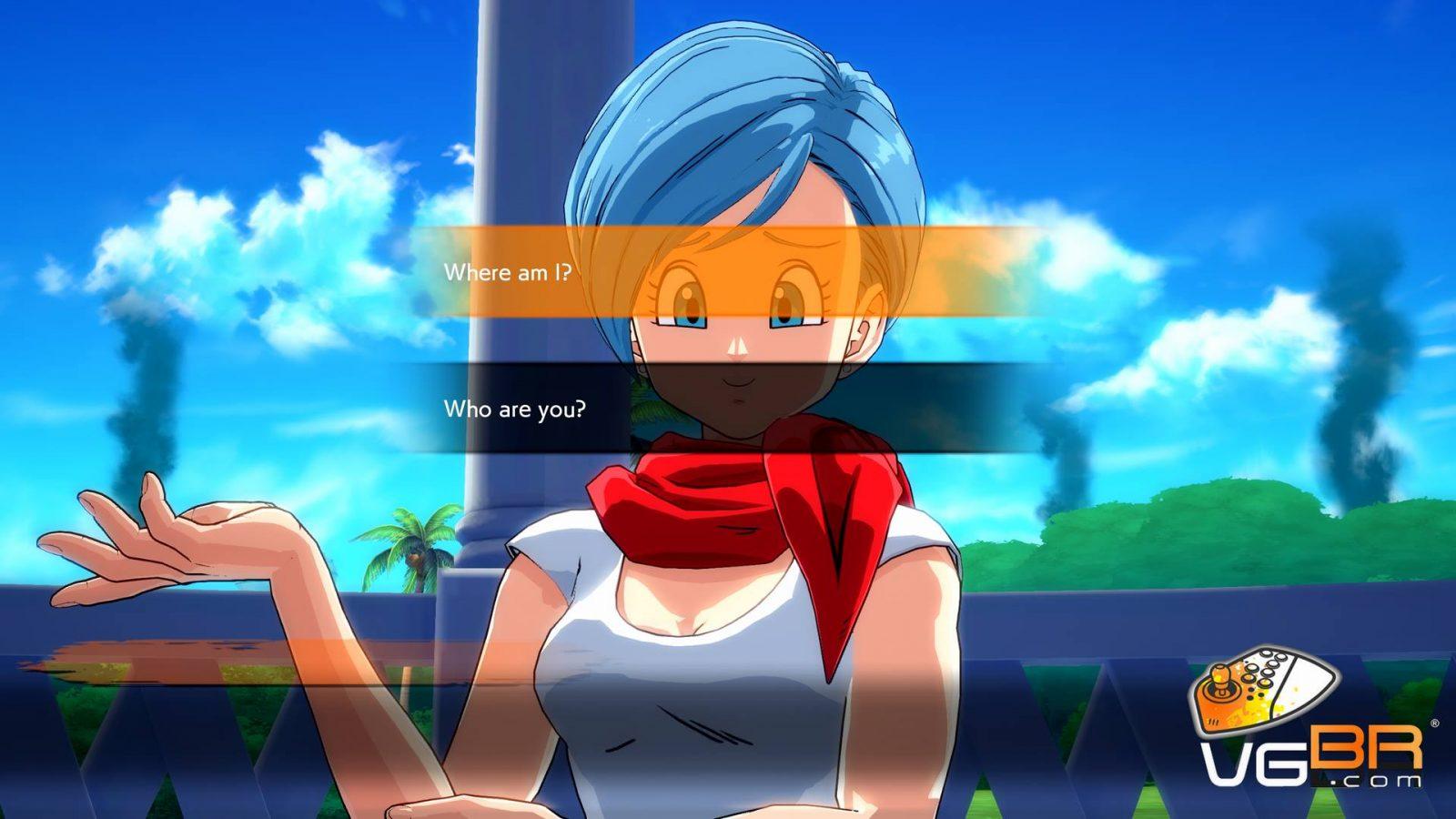
Task: Select the "Who are you?" dialogue option
Action: [515, 409]
